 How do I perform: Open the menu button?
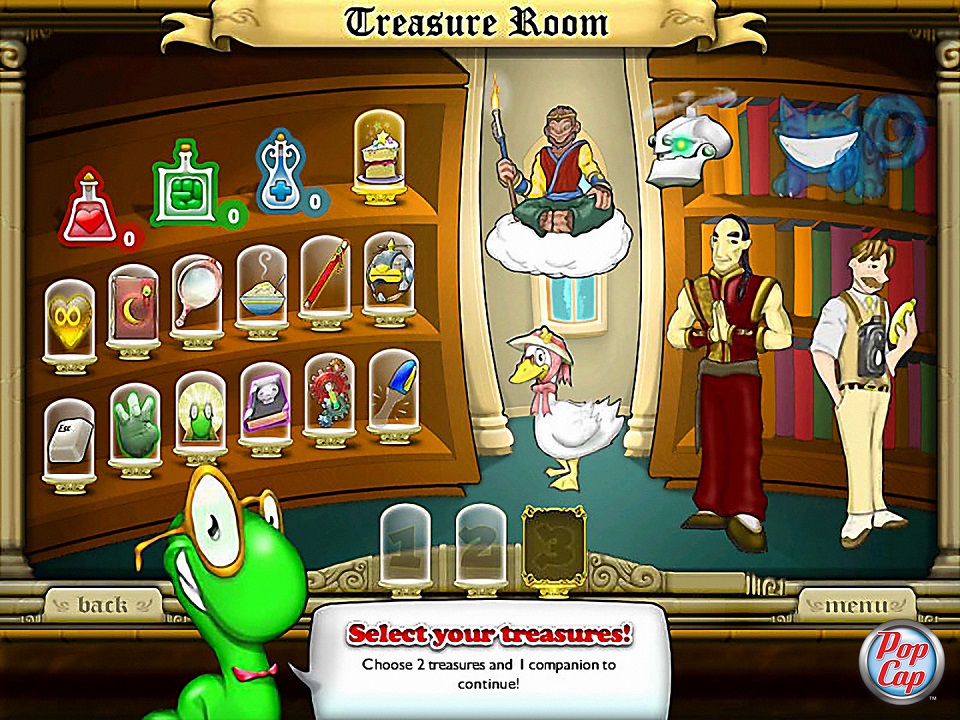pyautogui.click(x=855, y=605)
